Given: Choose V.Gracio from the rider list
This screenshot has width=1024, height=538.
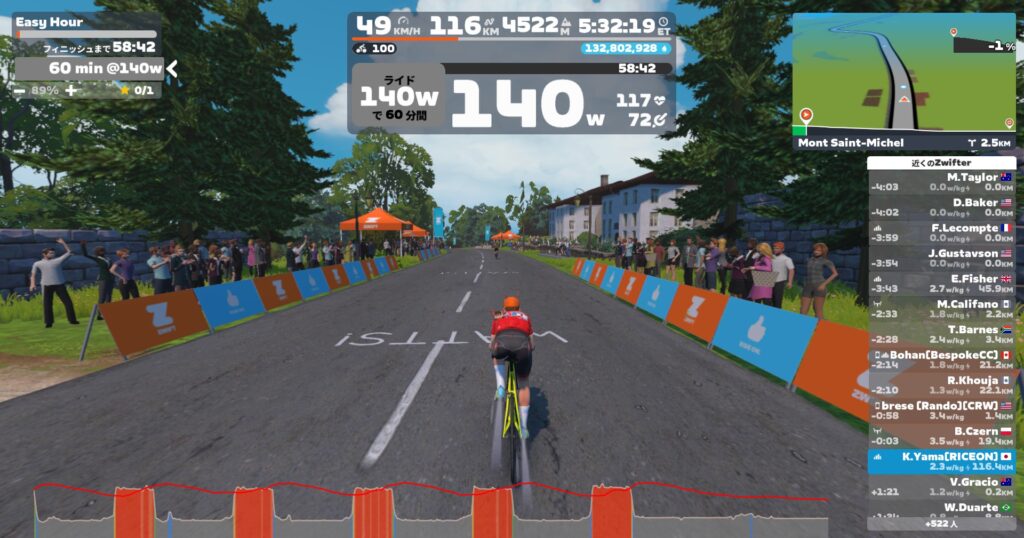Looking at the screenshot, I should click(941, 486).
